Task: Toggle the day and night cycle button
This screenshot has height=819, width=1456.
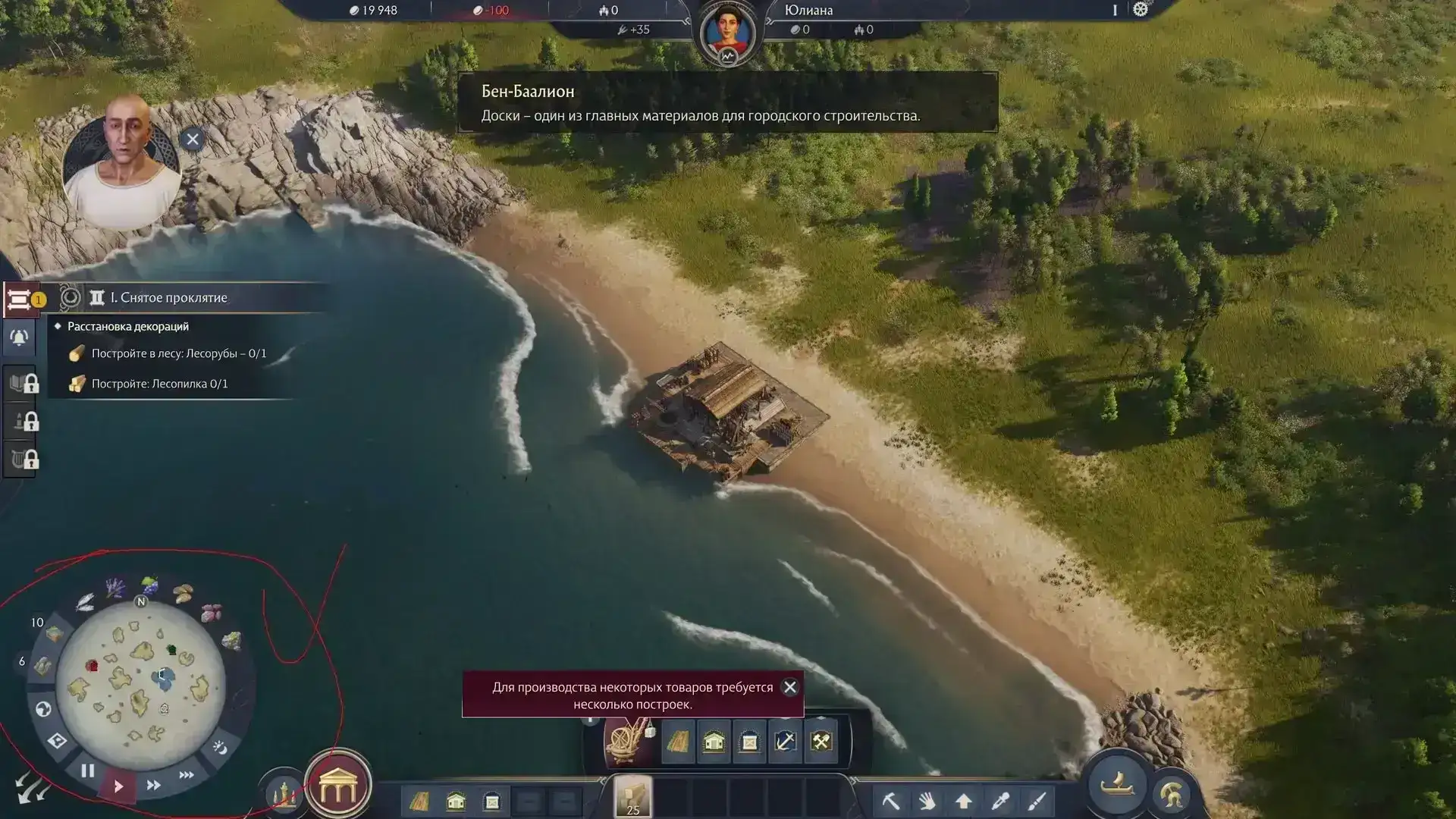Action: (x=220, y=748)
